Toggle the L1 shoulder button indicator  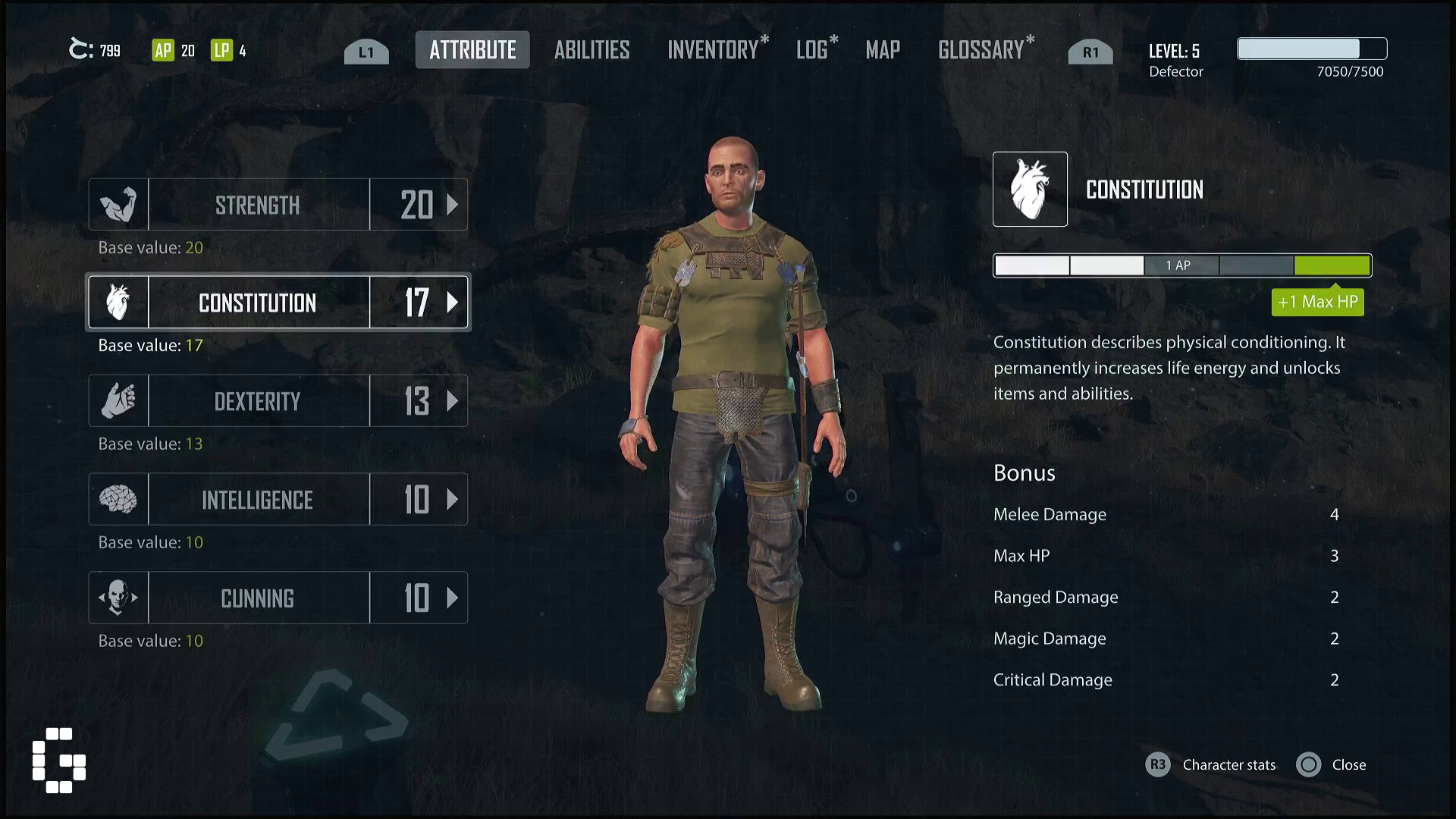[366, 52]
